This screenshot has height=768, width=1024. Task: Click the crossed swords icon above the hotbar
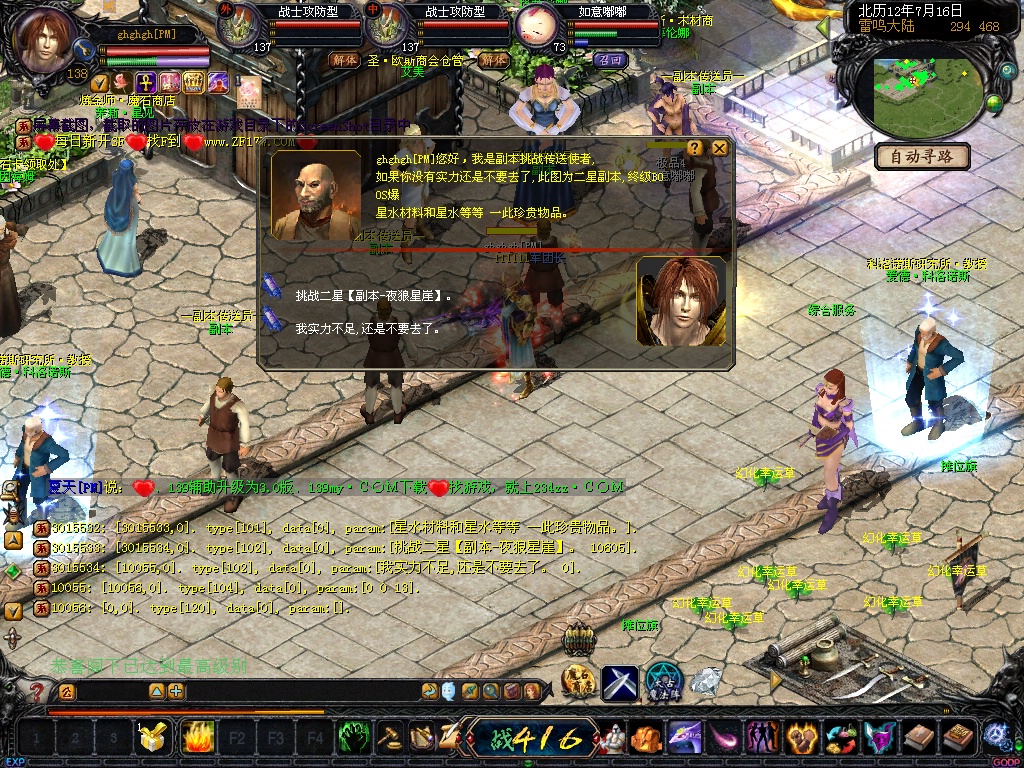pos(619,683)
